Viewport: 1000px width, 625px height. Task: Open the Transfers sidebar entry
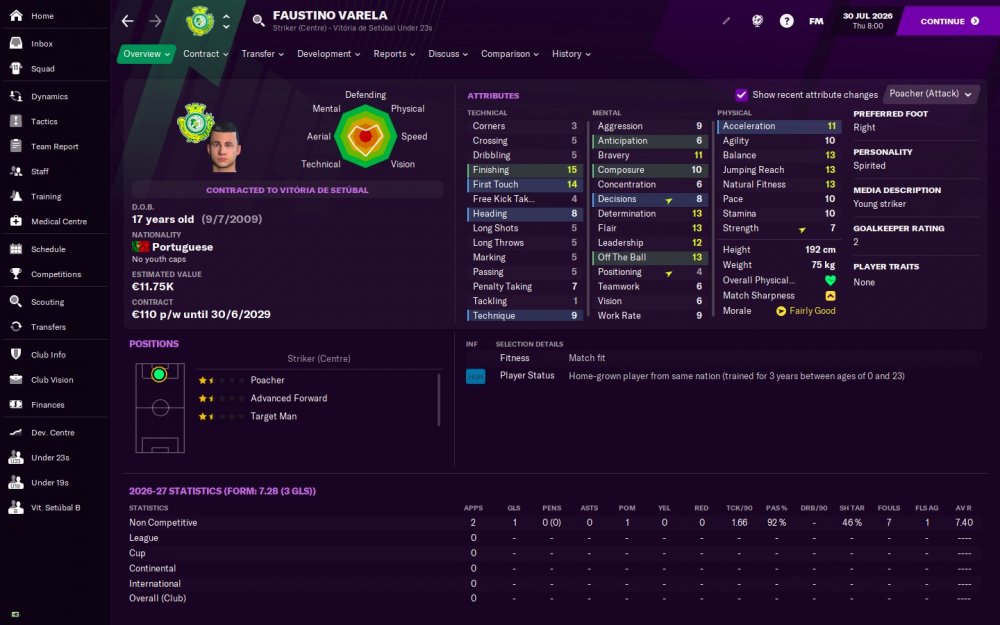[x=48, y=327]
